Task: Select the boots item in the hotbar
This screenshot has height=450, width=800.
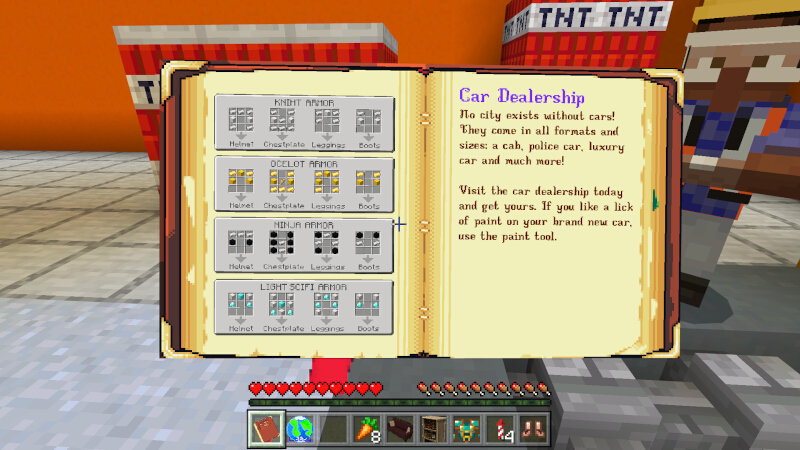Action: click(x=534, y=428)
